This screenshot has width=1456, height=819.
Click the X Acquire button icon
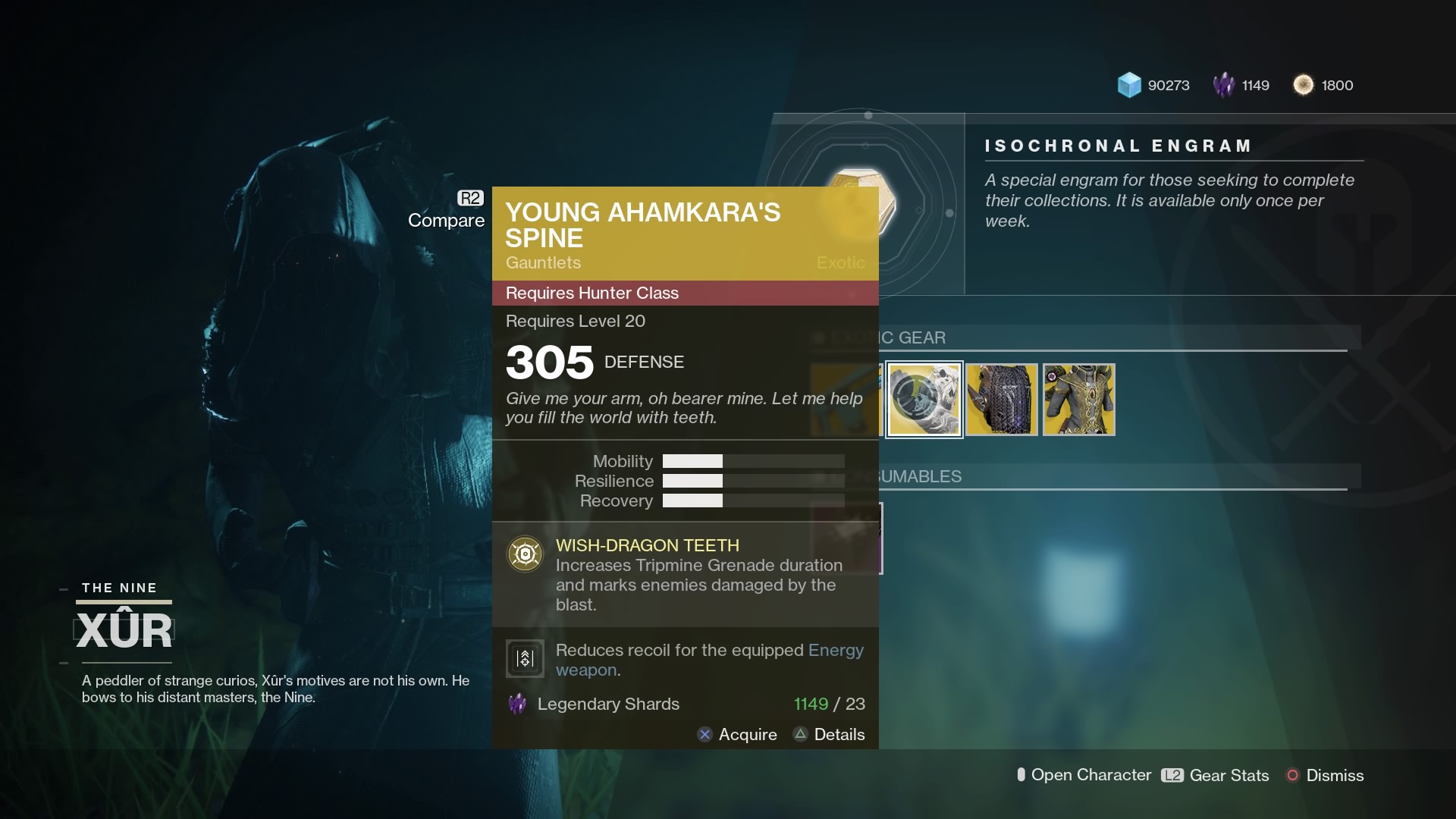click(705, 734)
